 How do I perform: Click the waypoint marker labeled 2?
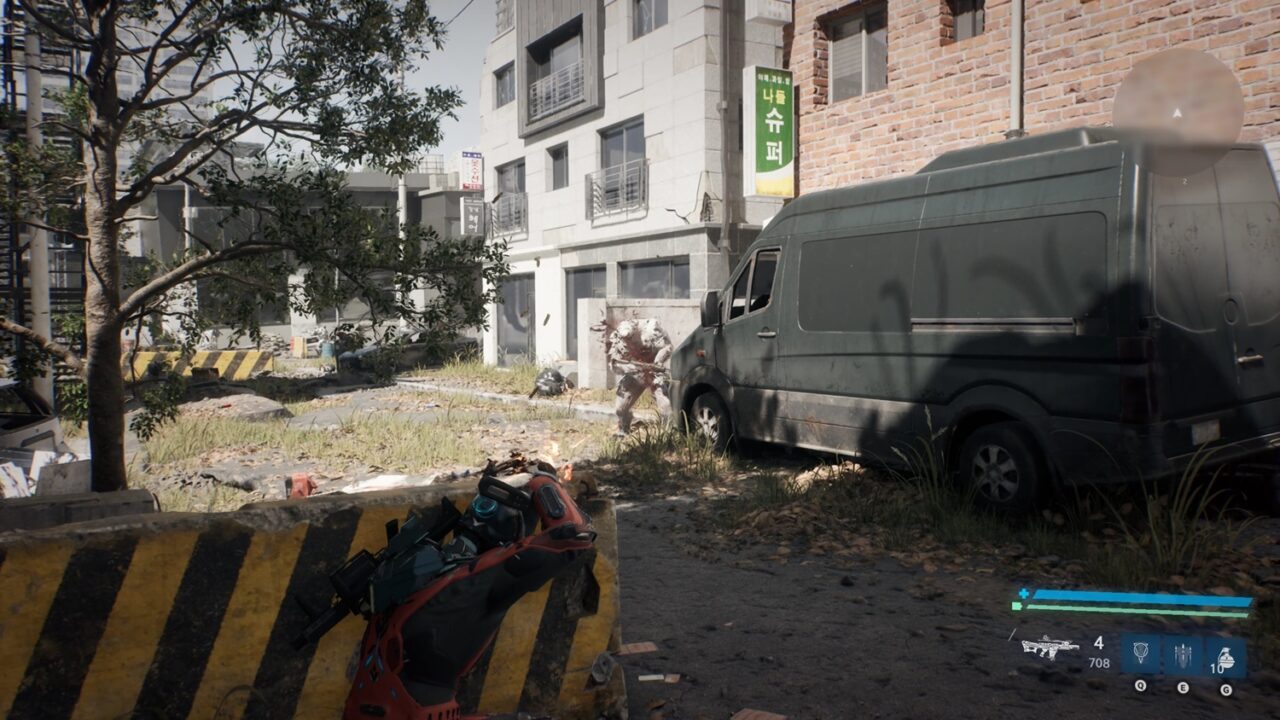(1185, 180)
